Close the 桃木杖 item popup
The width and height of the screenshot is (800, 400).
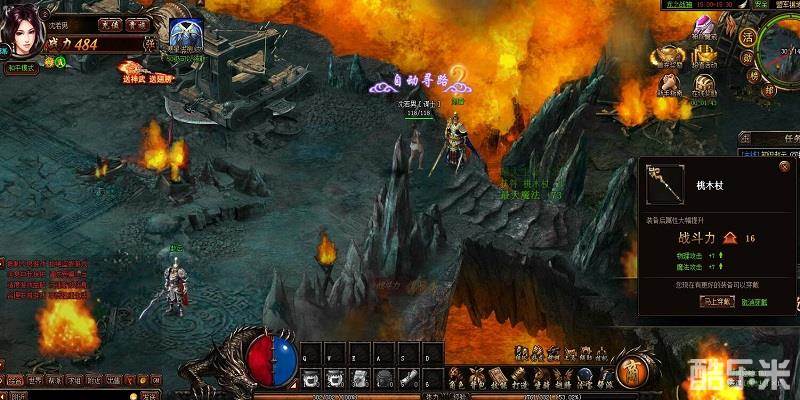784,167
